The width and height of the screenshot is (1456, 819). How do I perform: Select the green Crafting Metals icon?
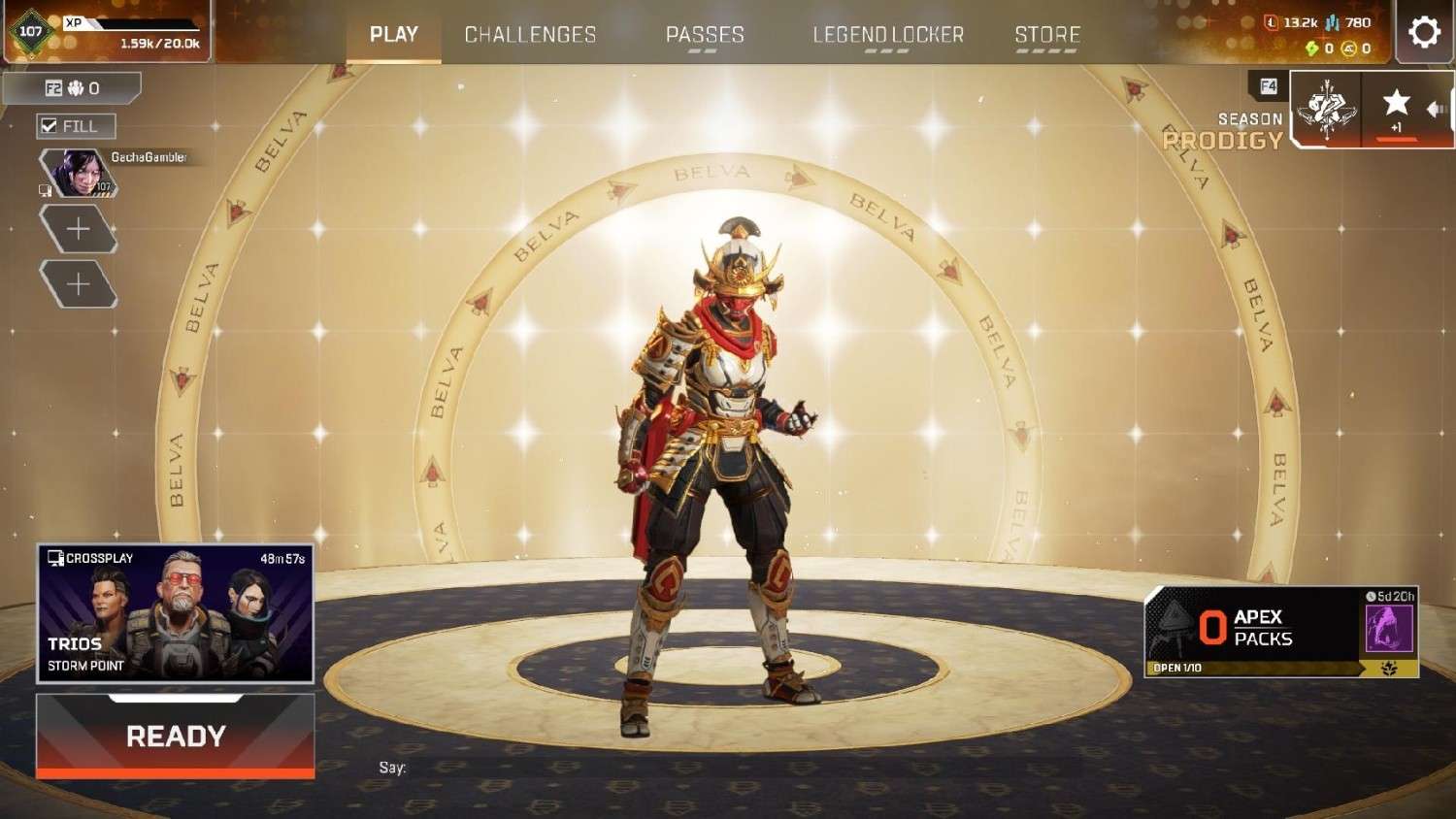point(1312,47)
